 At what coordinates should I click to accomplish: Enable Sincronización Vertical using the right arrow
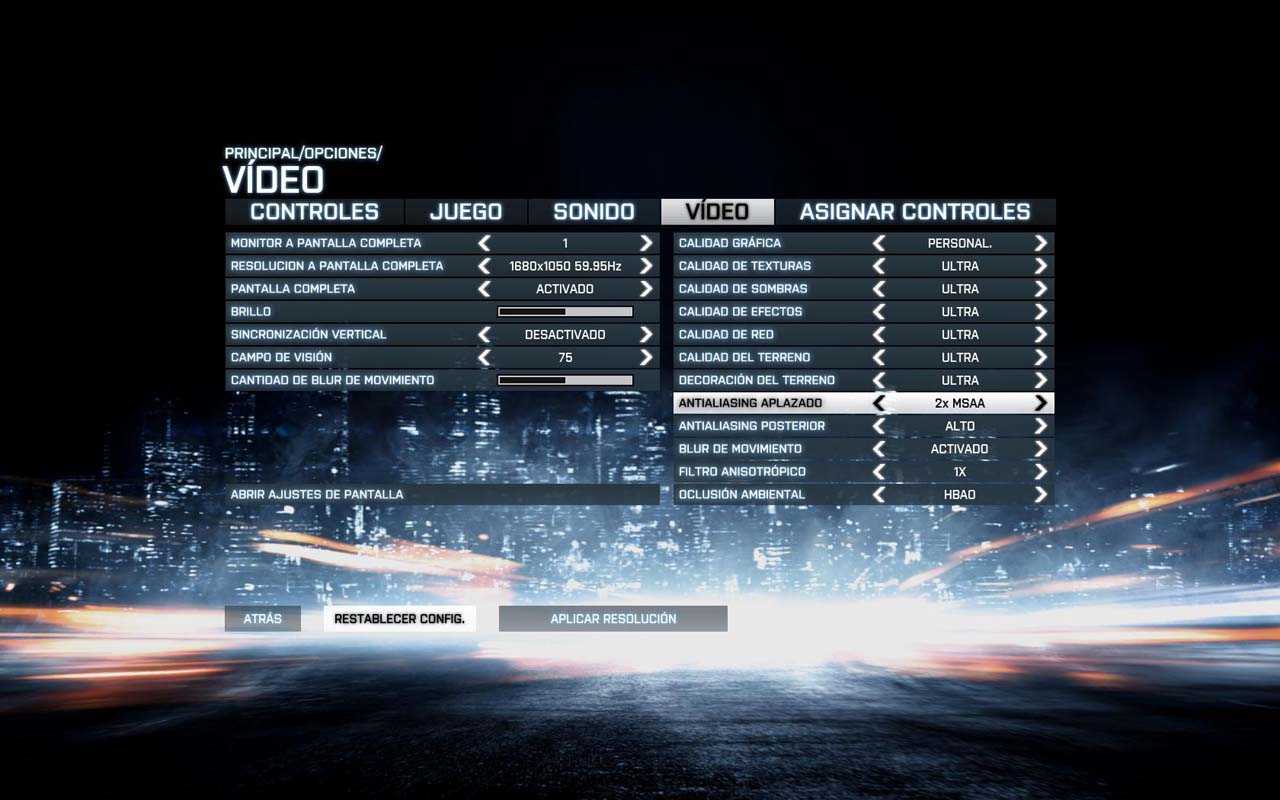[645, 334]
